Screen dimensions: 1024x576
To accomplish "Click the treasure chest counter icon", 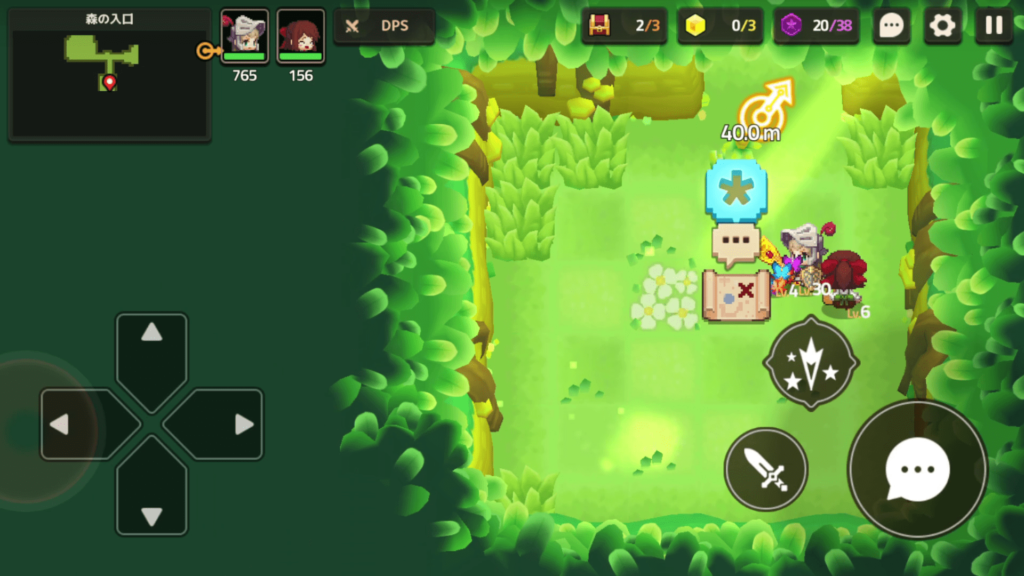I will coord(600,26).
